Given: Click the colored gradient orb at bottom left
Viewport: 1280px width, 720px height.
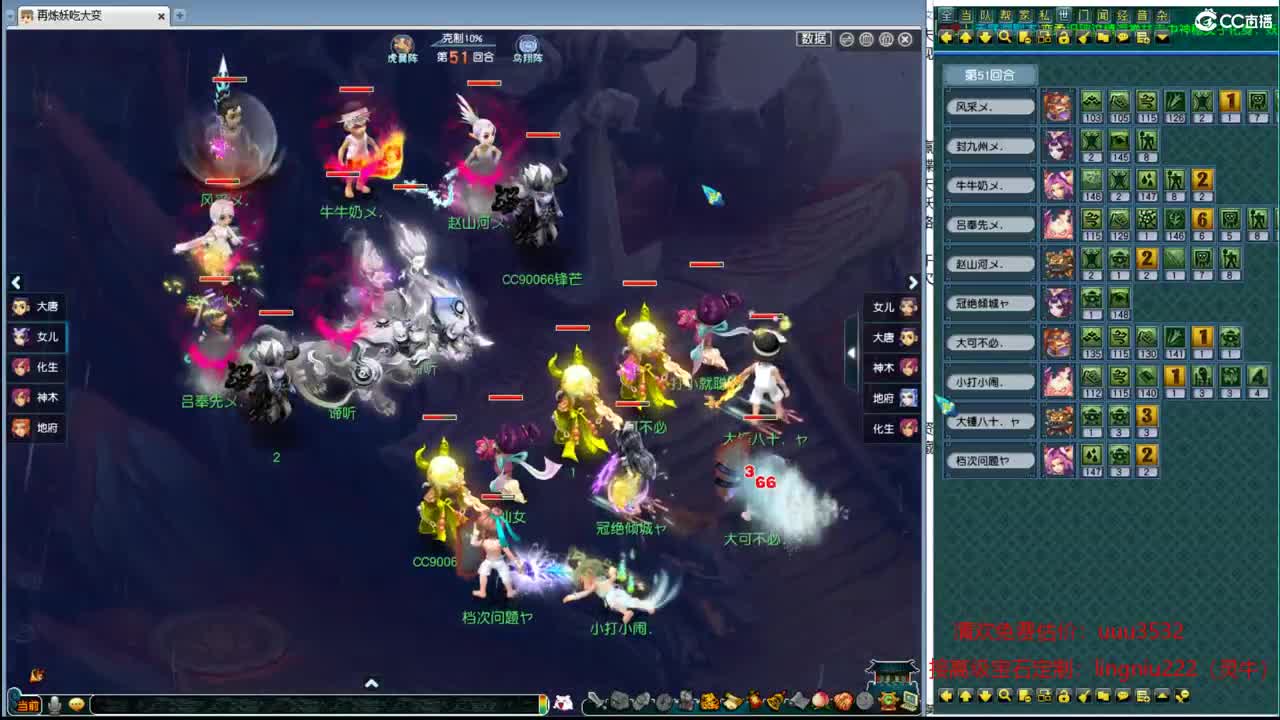Looking at the screenshot, I should pos(543,702).
